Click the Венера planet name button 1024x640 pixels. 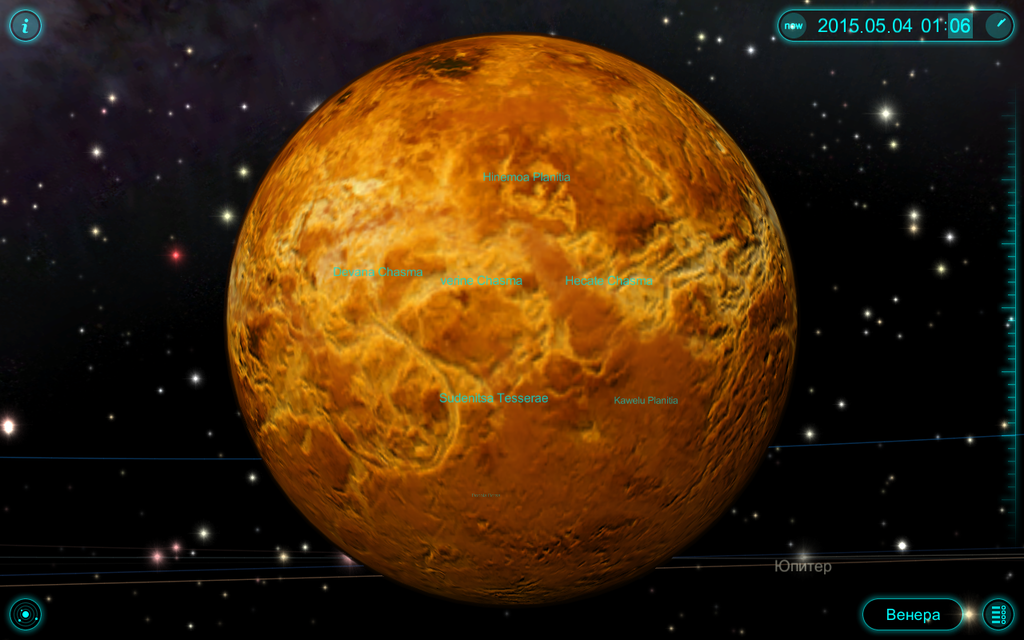click(912, 614)
